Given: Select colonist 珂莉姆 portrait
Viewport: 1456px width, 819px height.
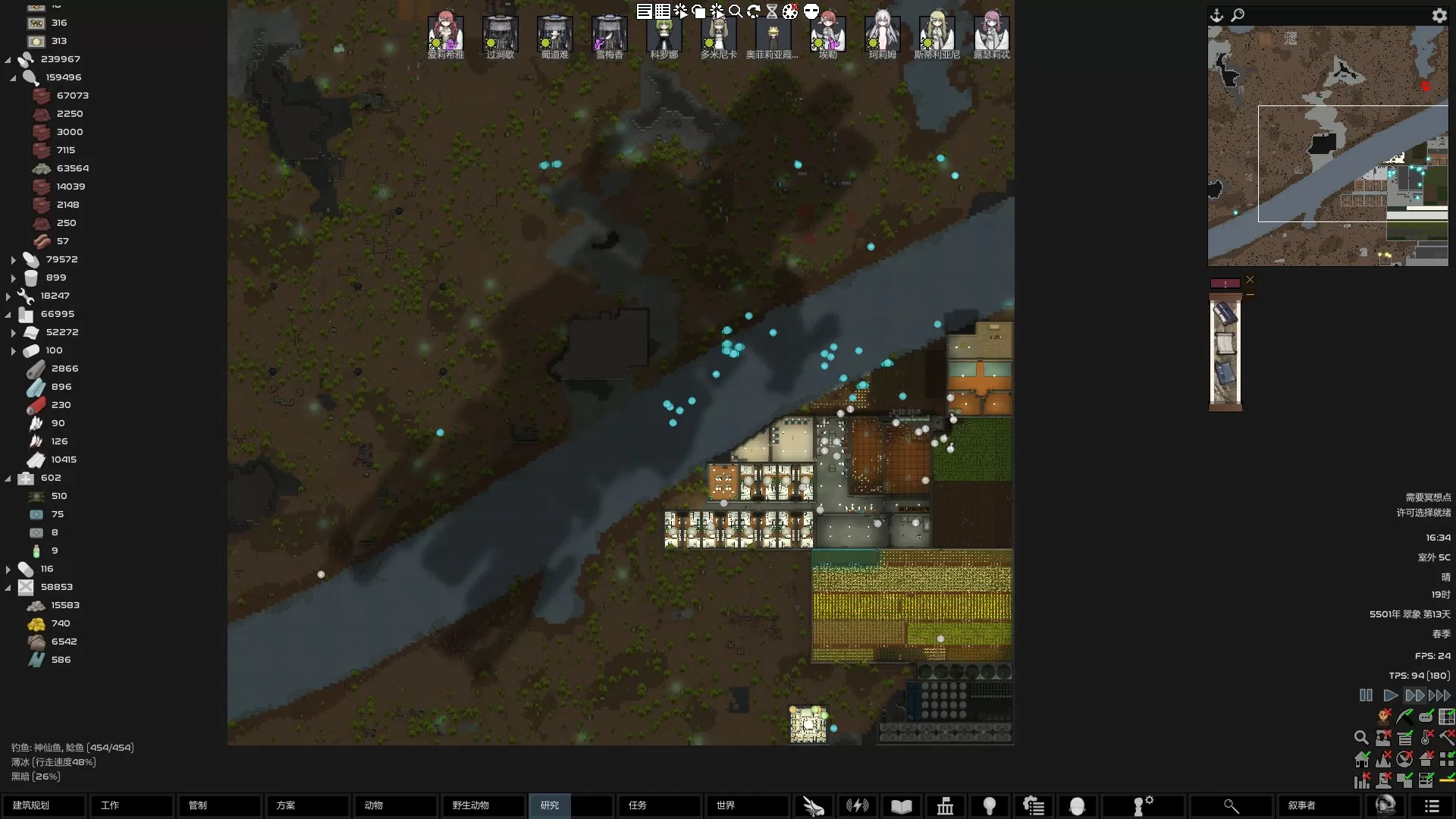Looking at the screenshot, I should tap(882, 33).
